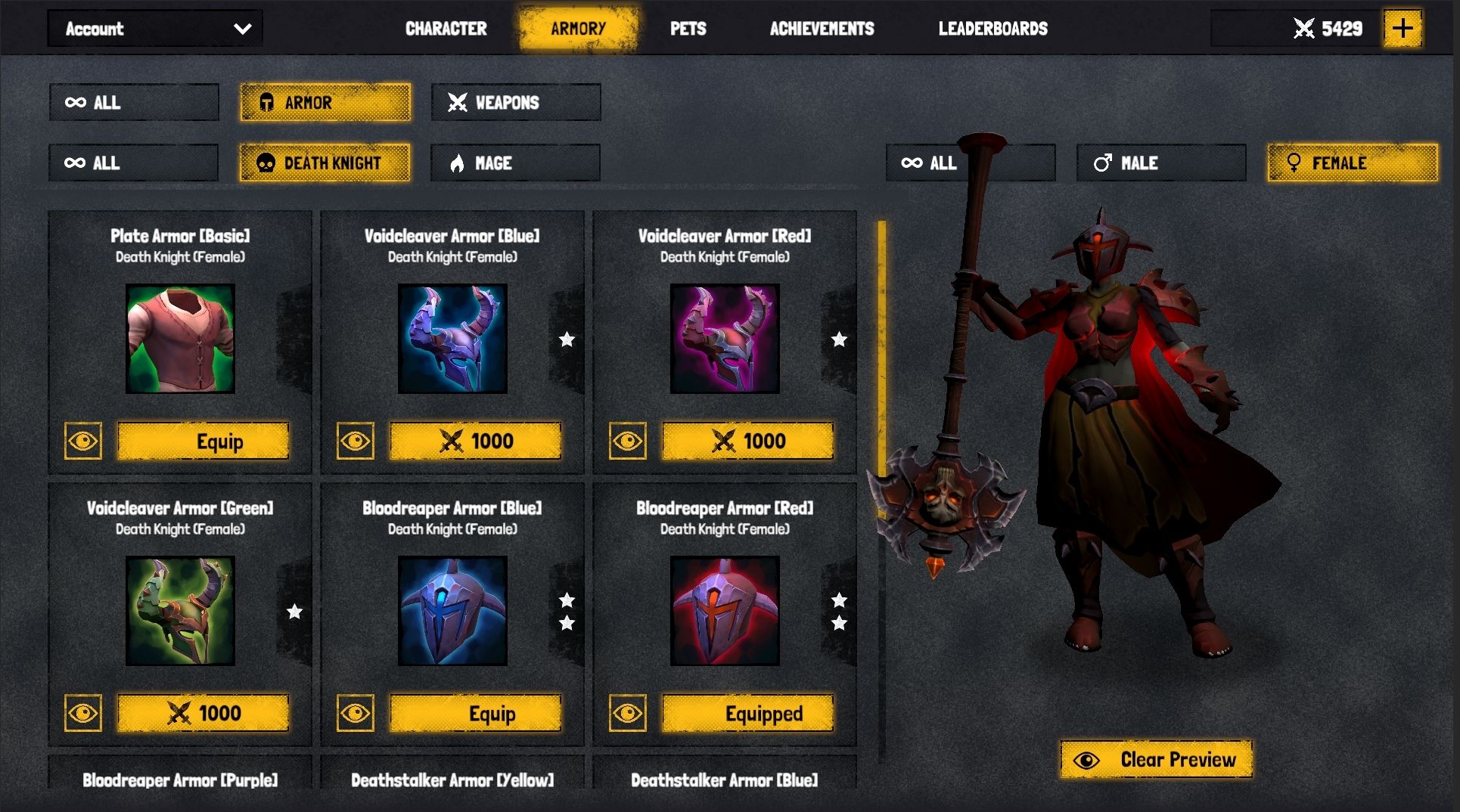Buy Voidcleaver Armor [Green] for 1000
The width and height of the screenshot is (1460, 812).
coord(203,714)
